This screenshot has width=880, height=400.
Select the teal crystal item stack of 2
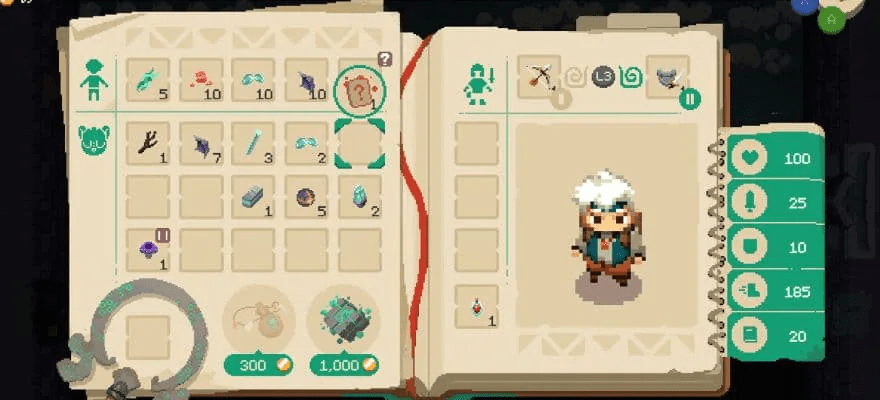click(x=359, y=196)
